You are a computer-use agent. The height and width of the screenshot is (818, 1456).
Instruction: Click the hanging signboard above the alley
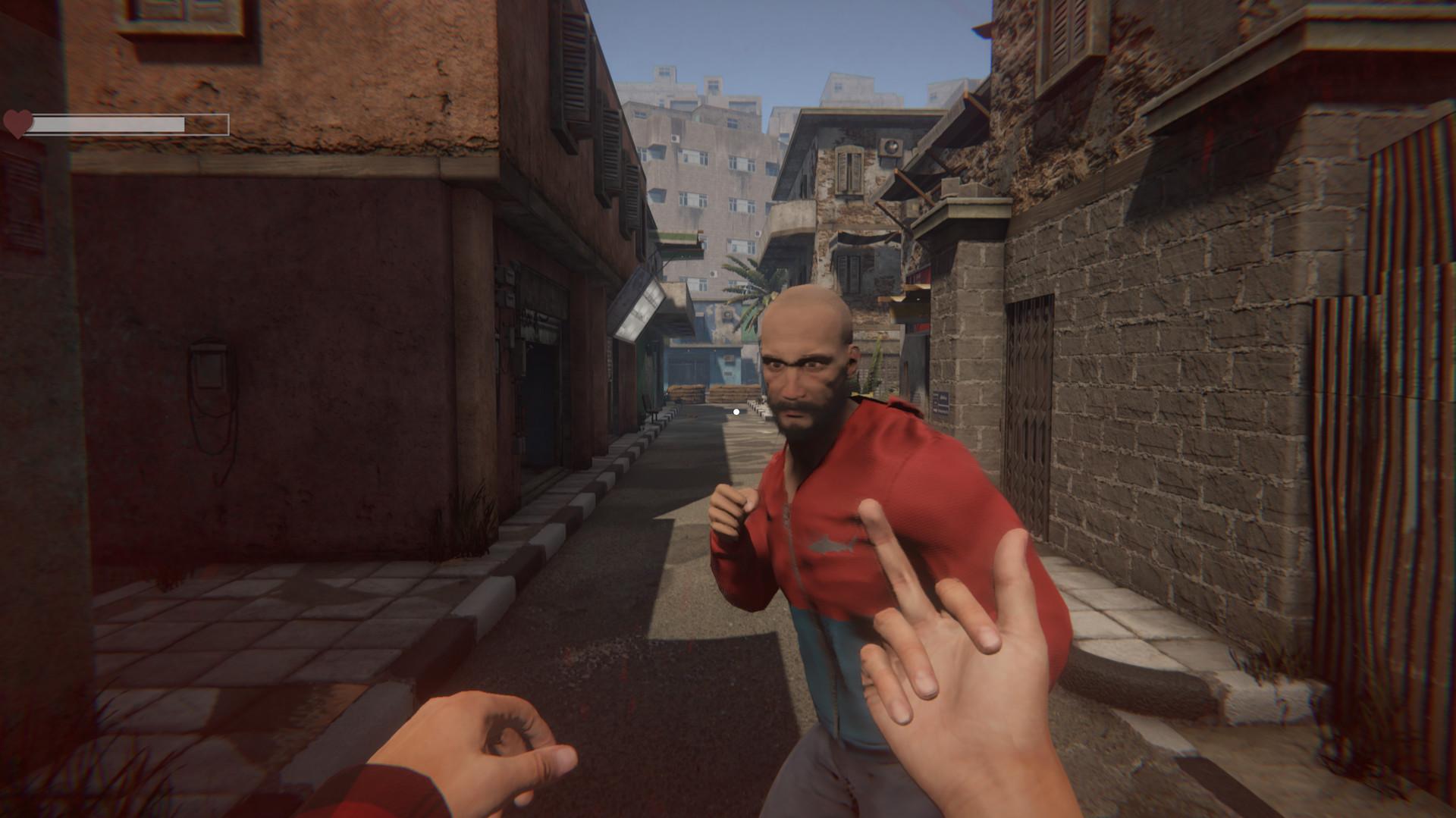click(x=637, y=303)
